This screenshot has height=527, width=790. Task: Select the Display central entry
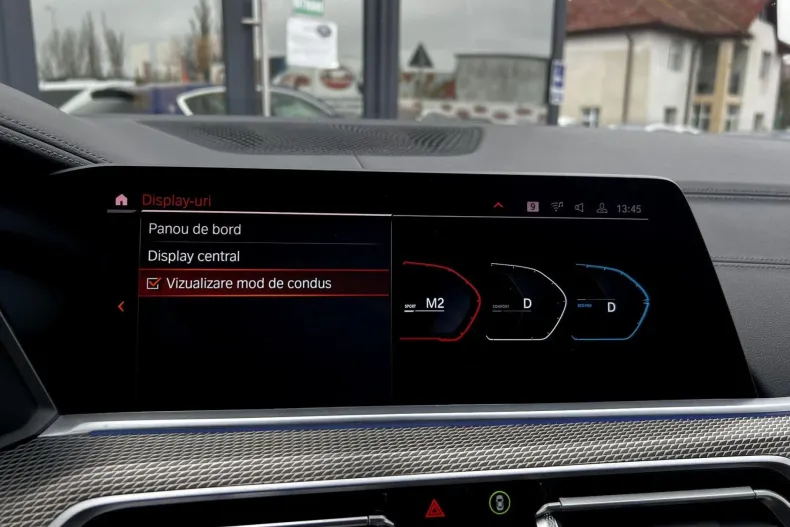tap(194, 256)
